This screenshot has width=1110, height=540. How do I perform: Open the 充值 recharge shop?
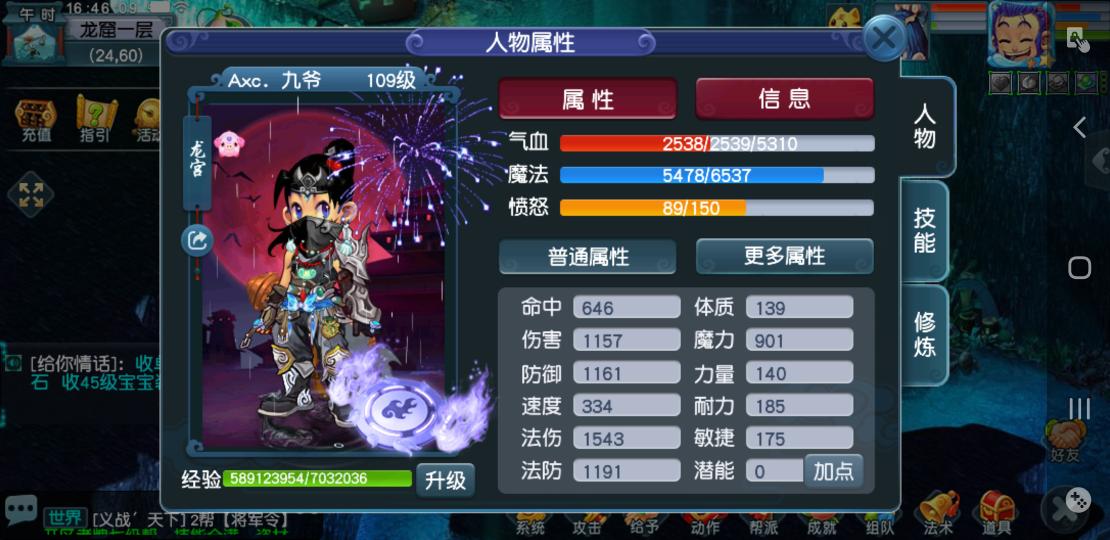pos(36,120)
